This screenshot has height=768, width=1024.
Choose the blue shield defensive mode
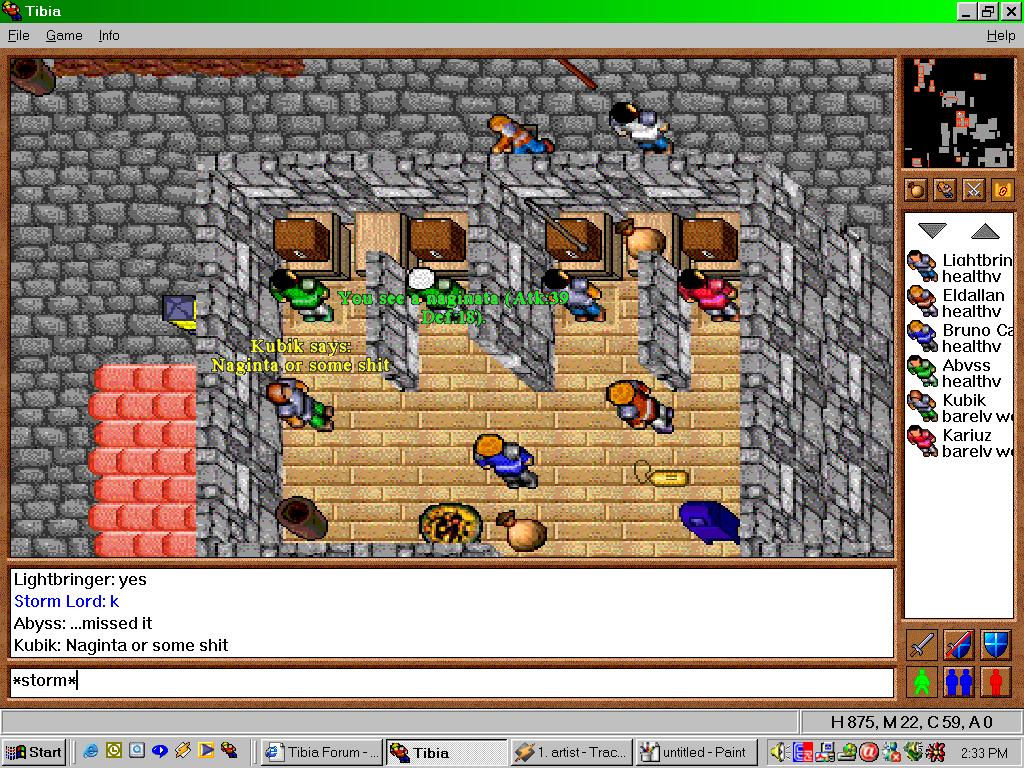pos(995,645)
